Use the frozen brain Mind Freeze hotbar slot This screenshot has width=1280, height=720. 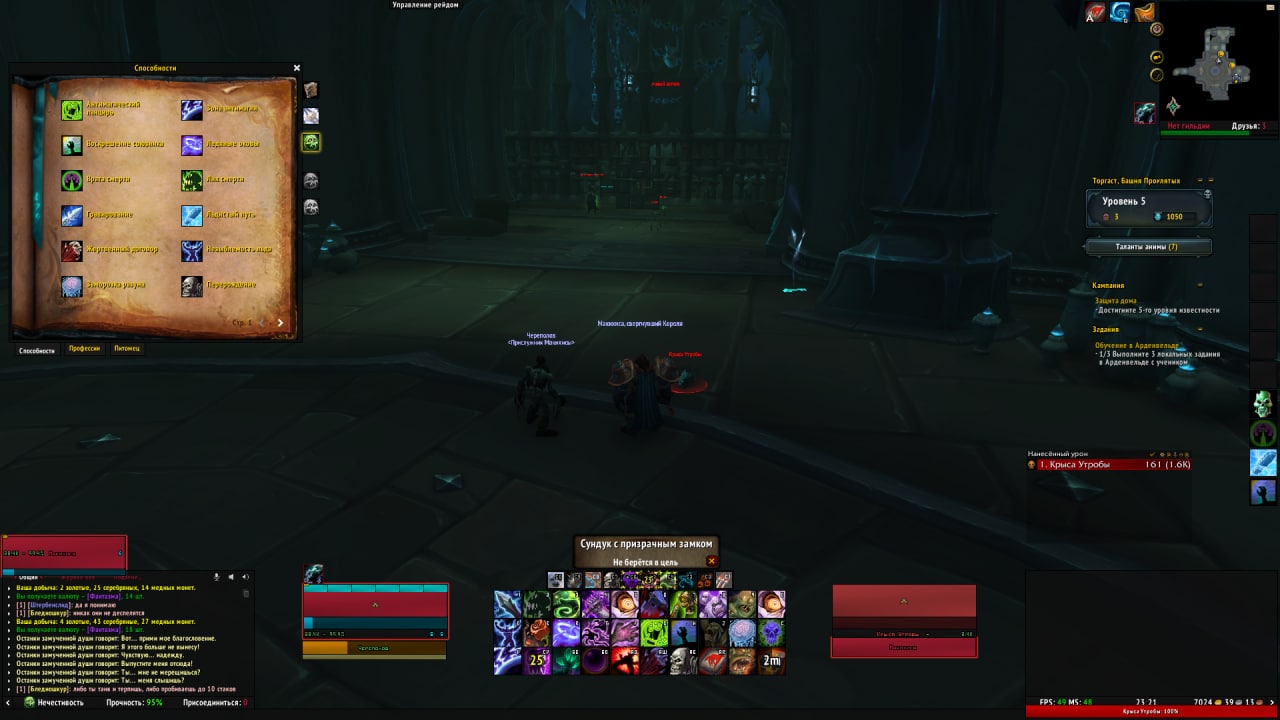(741, 632)
